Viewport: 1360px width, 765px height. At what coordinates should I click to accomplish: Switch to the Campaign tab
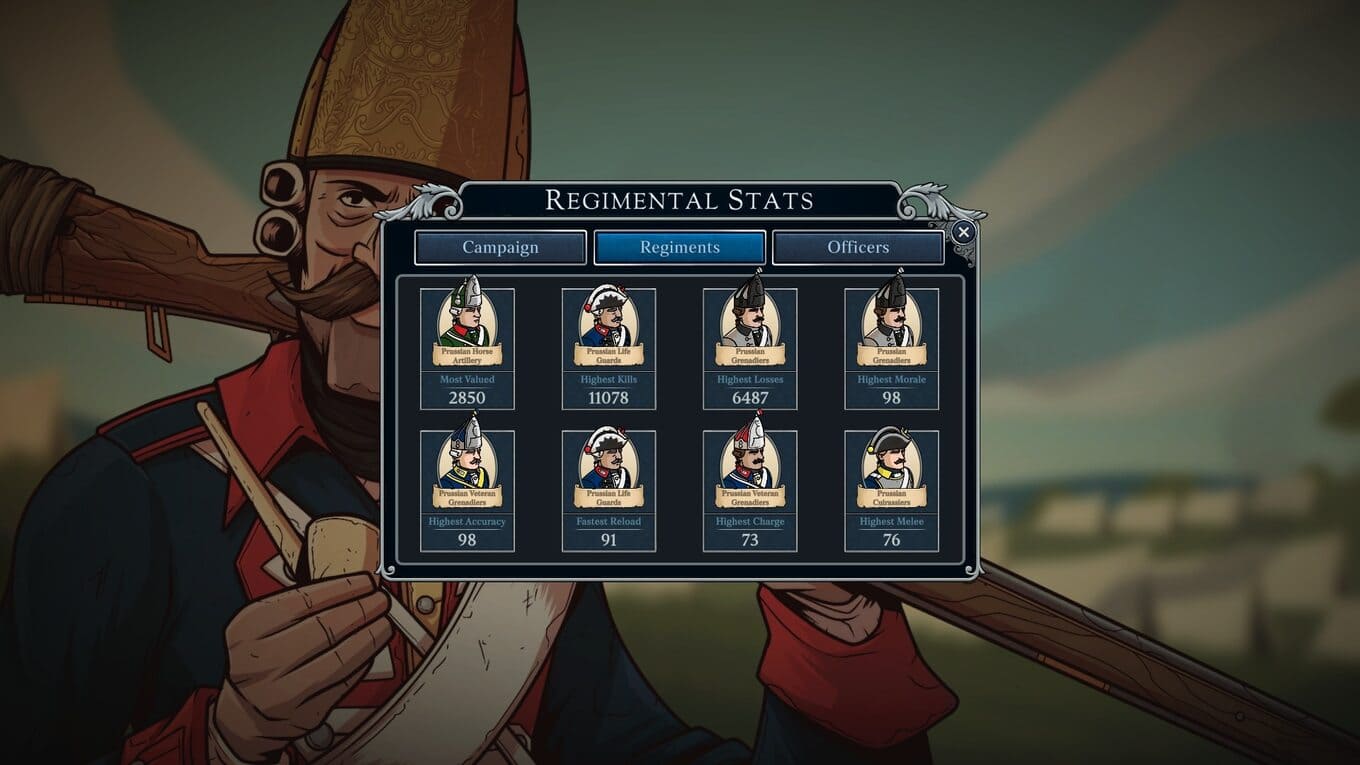[x=500, y=248]
